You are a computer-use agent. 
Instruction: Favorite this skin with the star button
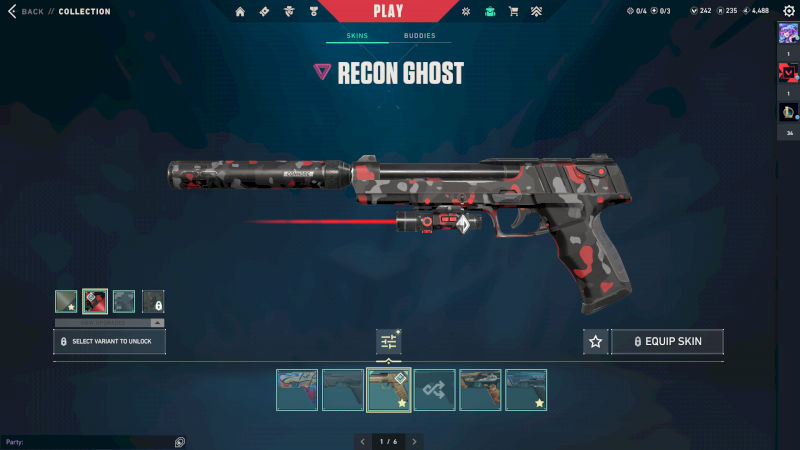tap(596, 342)
